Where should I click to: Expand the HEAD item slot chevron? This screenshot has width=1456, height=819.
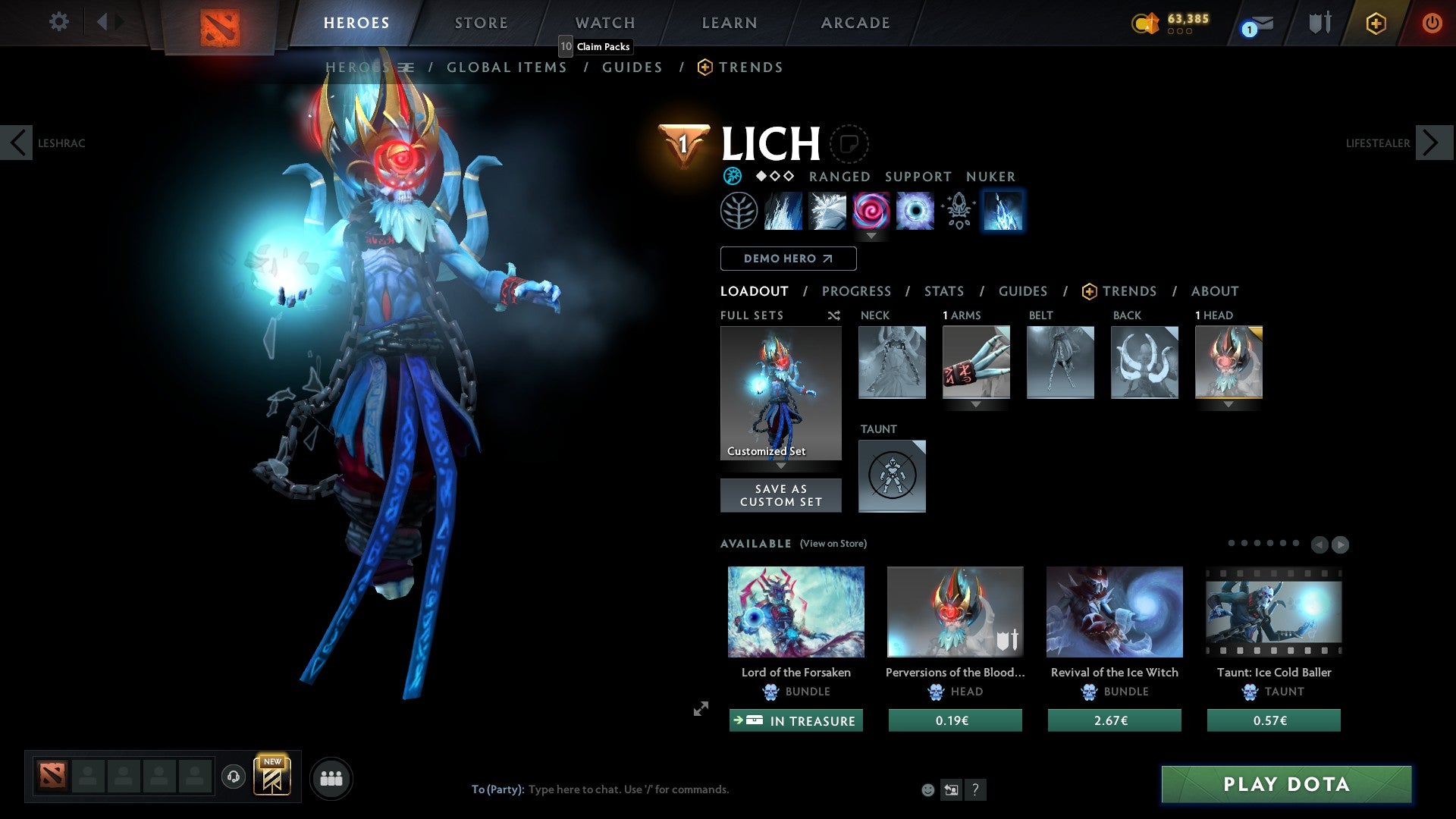click(1228, 405)
